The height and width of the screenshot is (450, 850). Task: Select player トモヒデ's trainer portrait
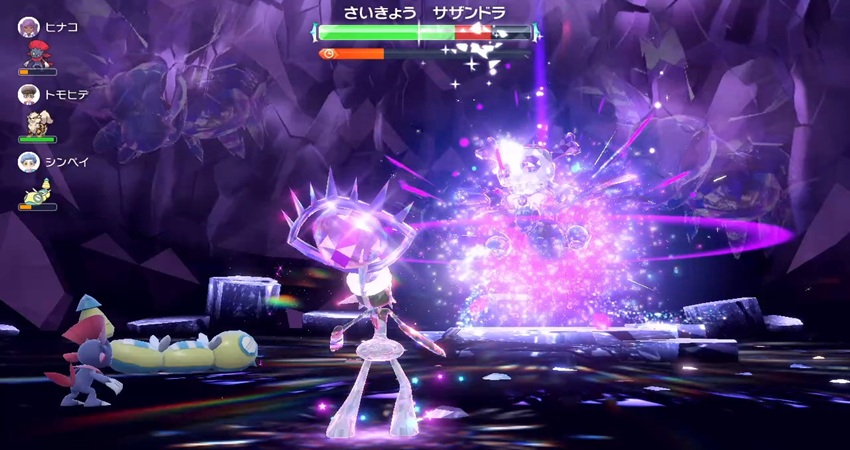pyautogui.click(x=27, y=94)
